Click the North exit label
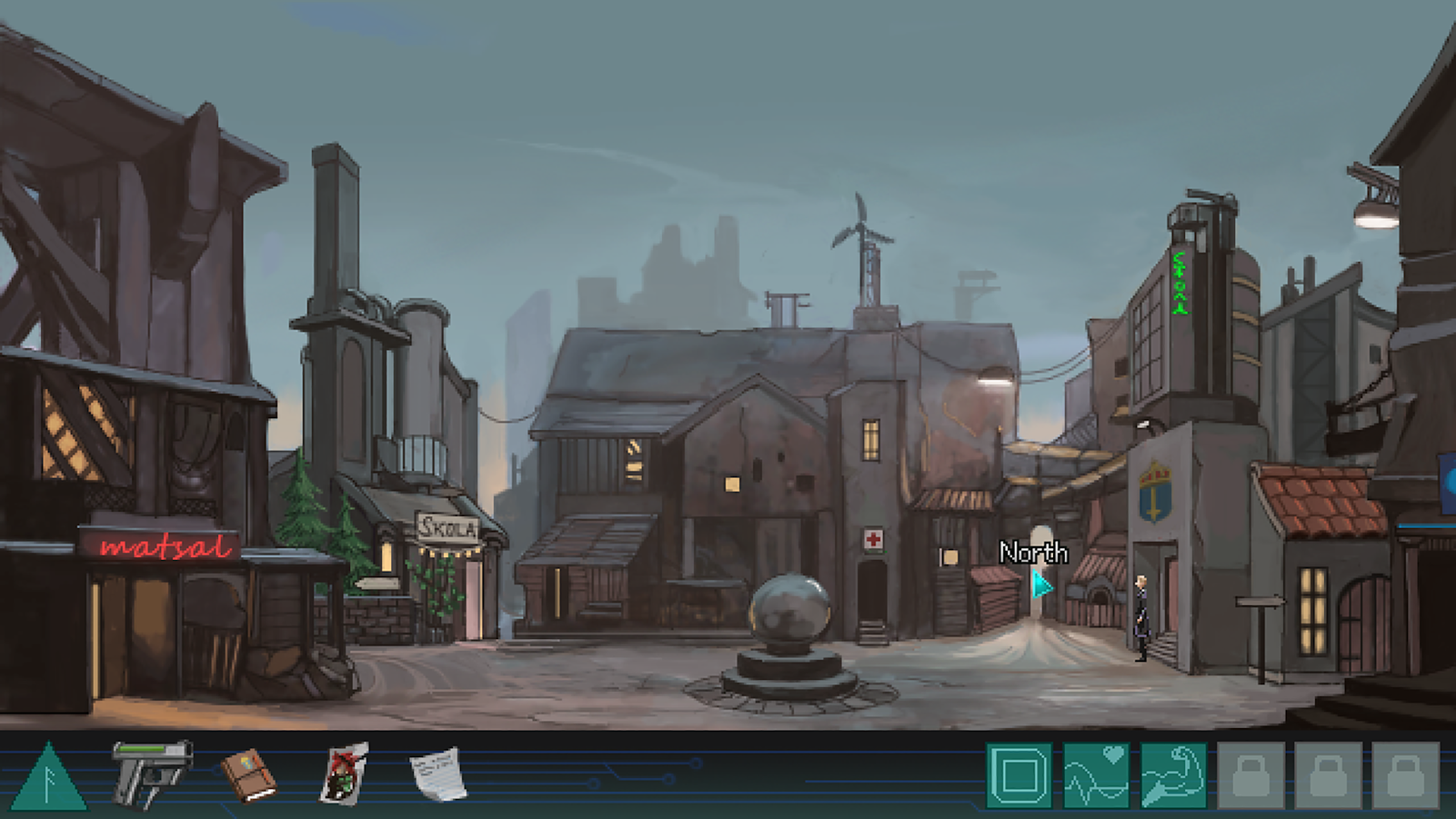The image size is (1456, 819). tap(1033, 553)
